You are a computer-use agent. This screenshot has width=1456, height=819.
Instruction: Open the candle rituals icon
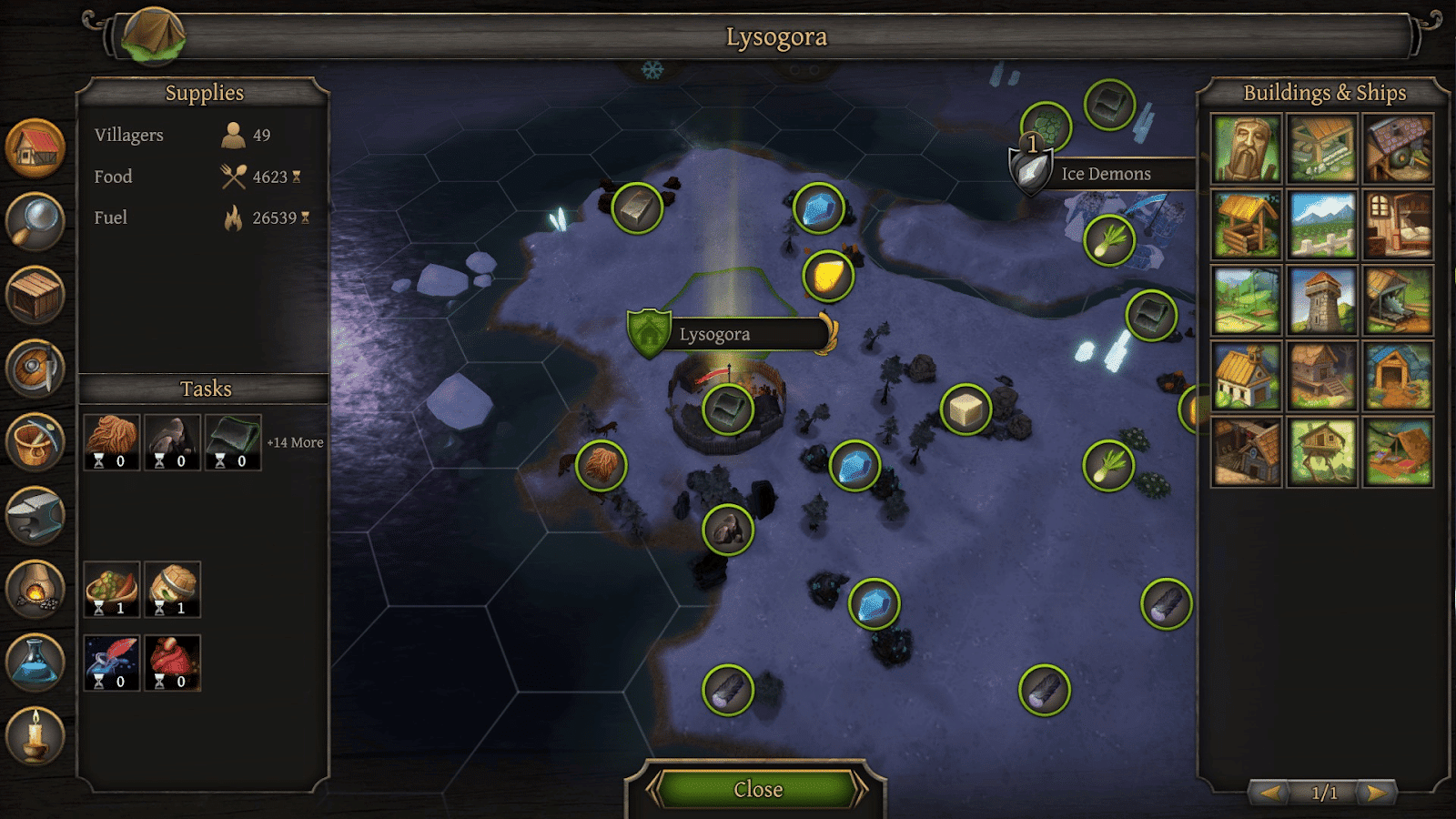point(35,735)
